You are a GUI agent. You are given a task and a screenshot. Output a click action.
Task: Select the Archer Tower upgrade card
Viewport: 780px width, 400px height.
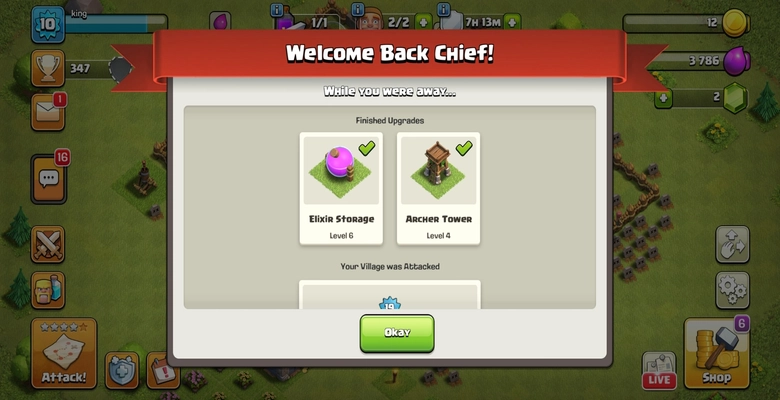pos(438,188)
